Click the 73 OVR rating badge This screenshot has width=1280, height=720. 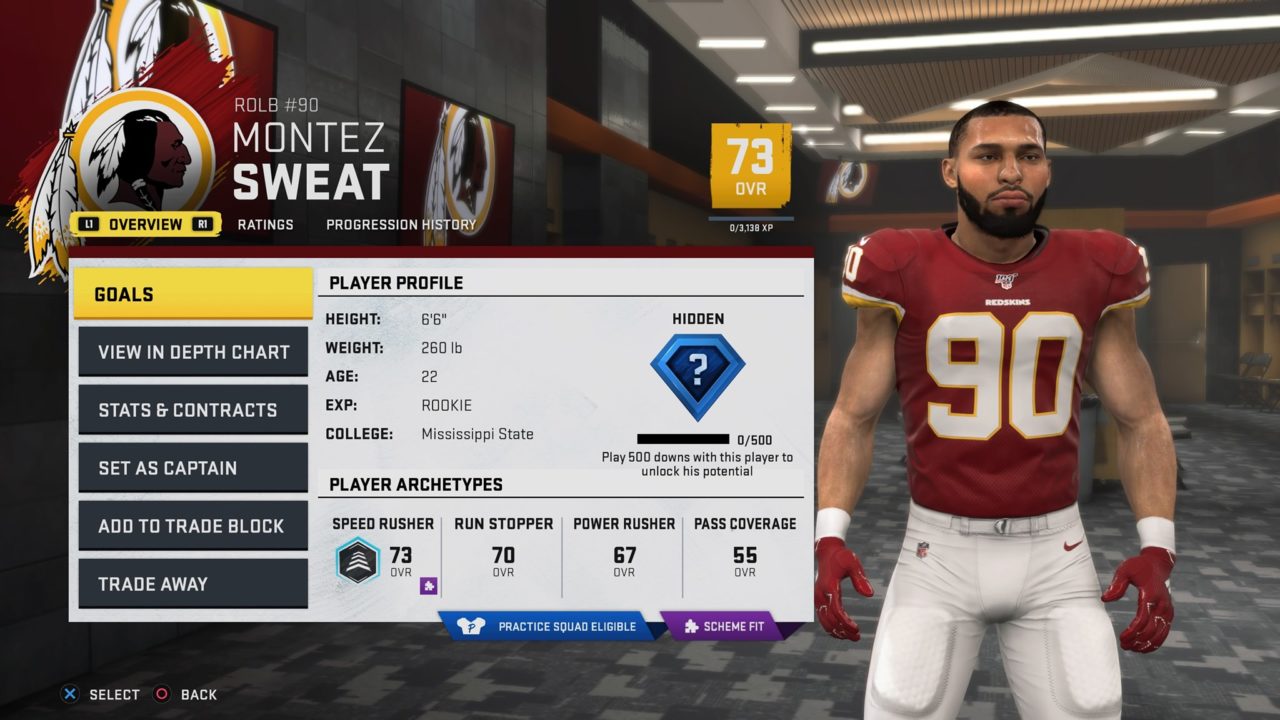[x=750, y=164]
